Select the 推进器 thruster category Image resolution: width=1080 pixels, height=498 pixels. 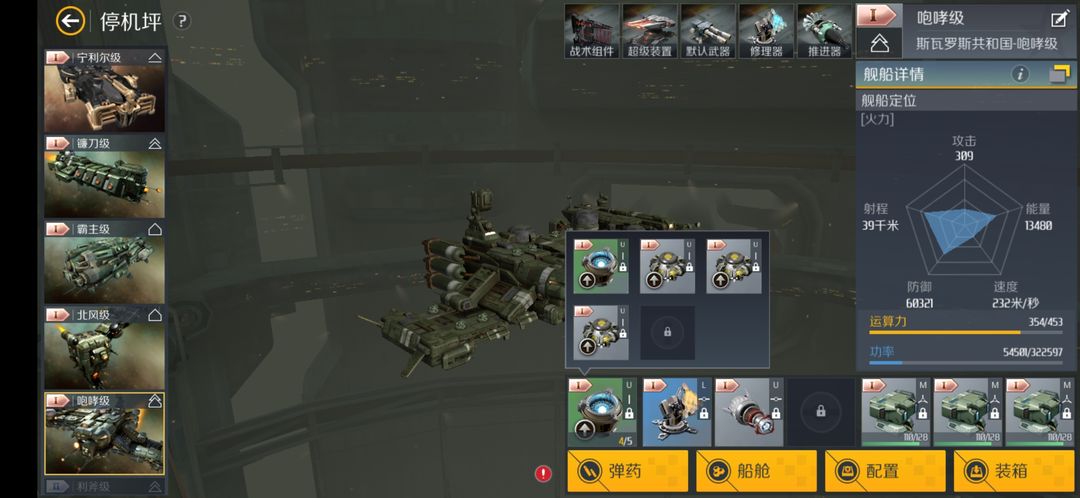click(x=824, y=31)
